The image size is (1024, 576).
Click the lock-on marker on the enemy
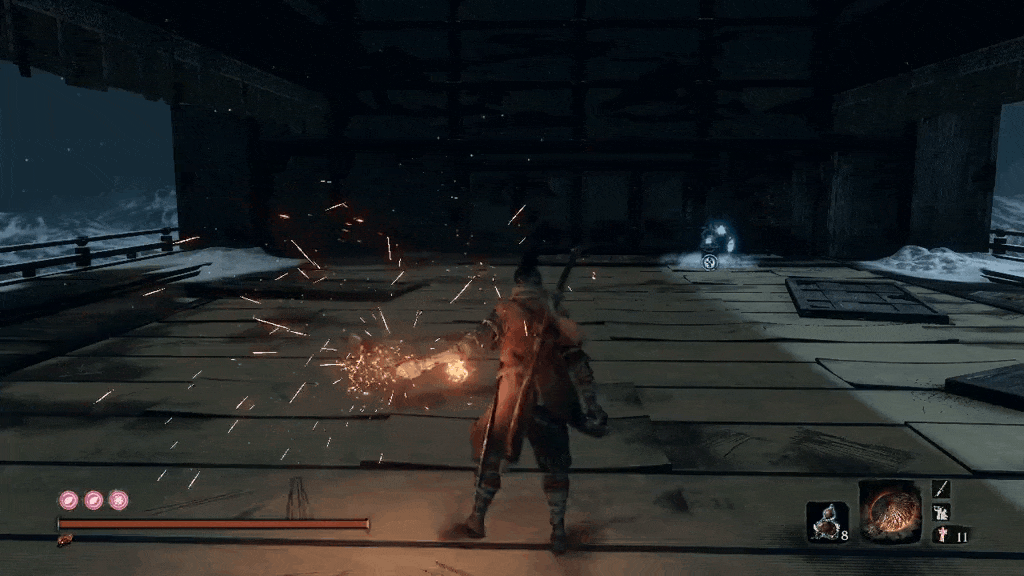[x=709, y=262]
